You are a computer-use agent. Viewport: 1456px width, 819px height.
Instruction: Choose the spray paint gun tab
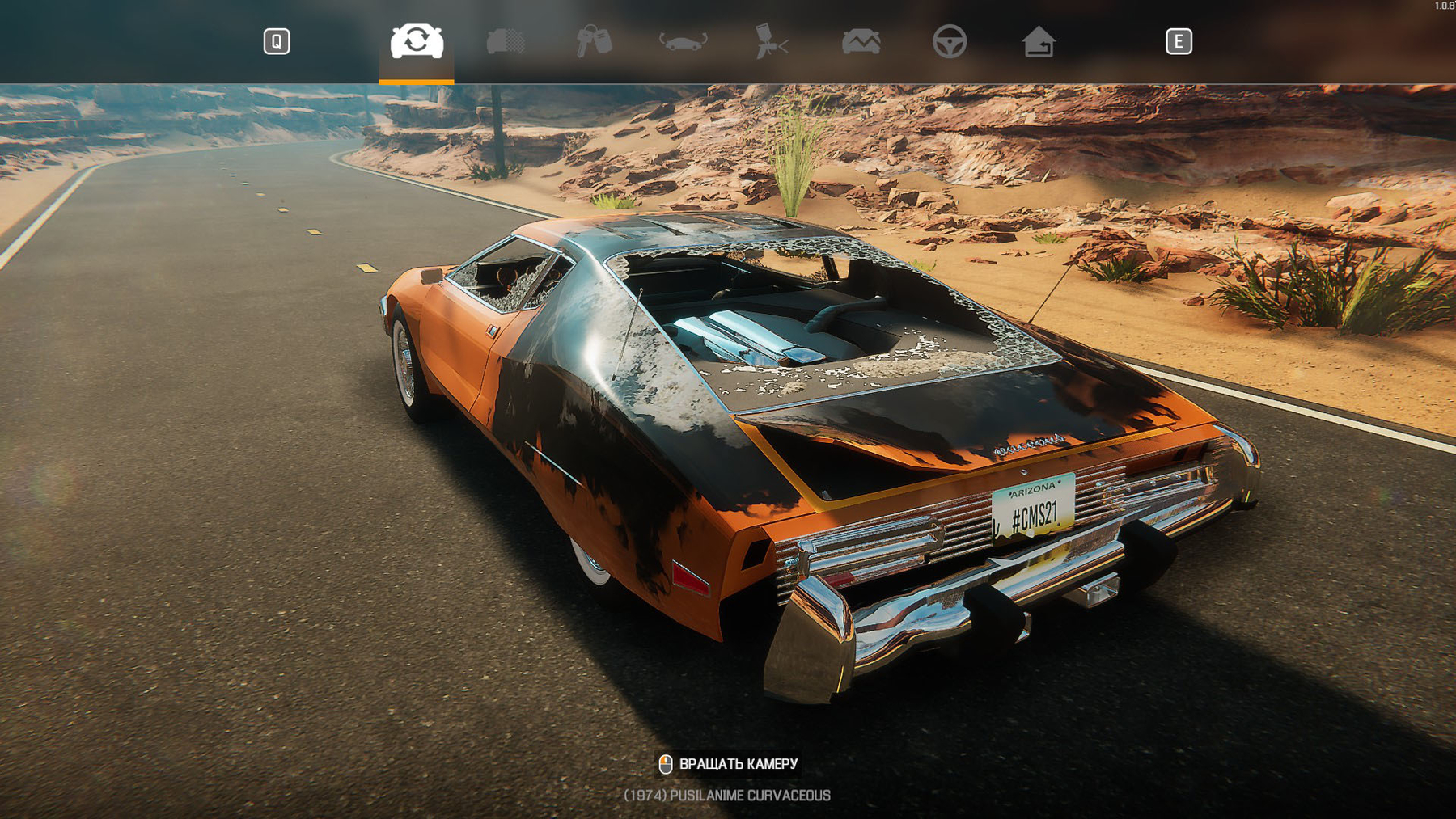pyautogui.click(x=771, y=41)
